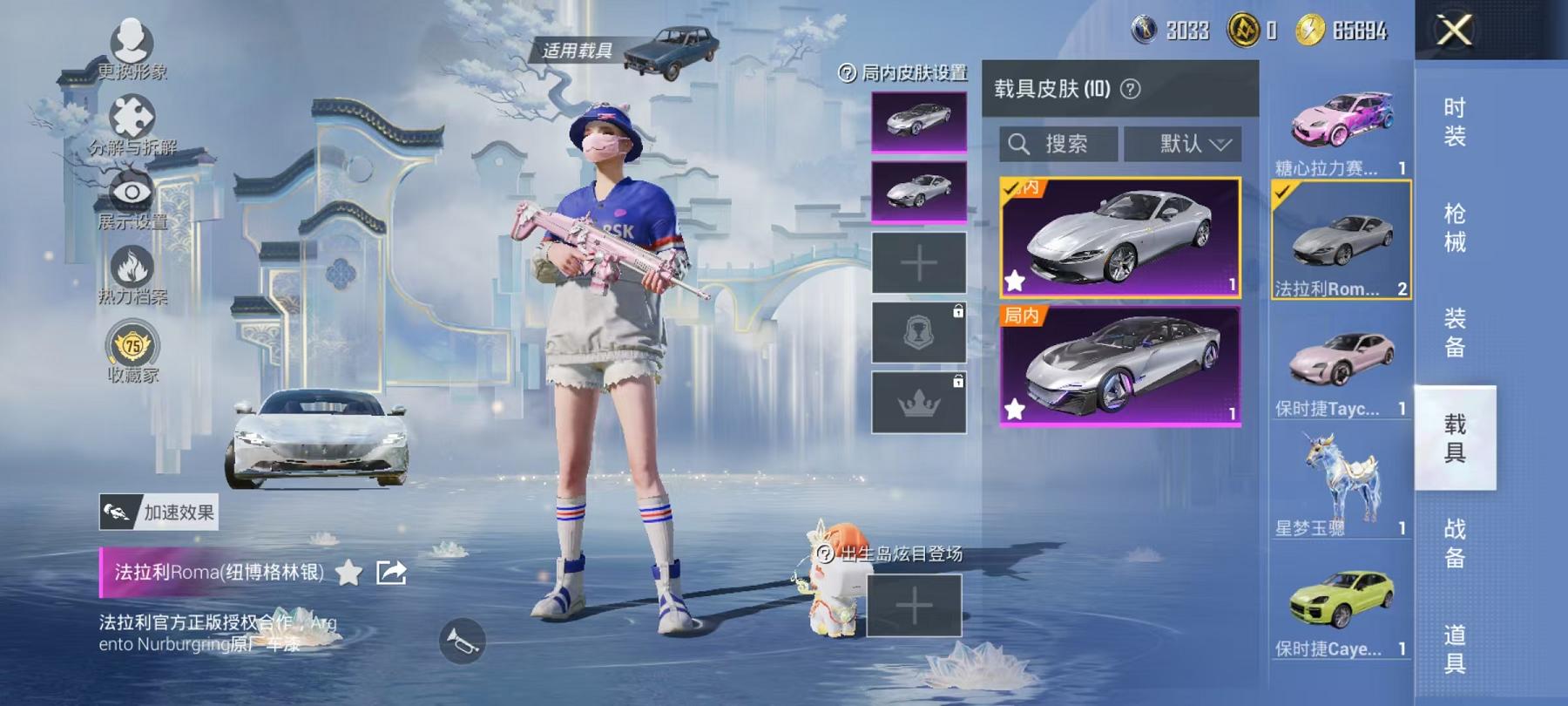Viewport: 1568px width, 706px height.
Task: Select the modified silver Roma variant
Action: click(1120, 366)
